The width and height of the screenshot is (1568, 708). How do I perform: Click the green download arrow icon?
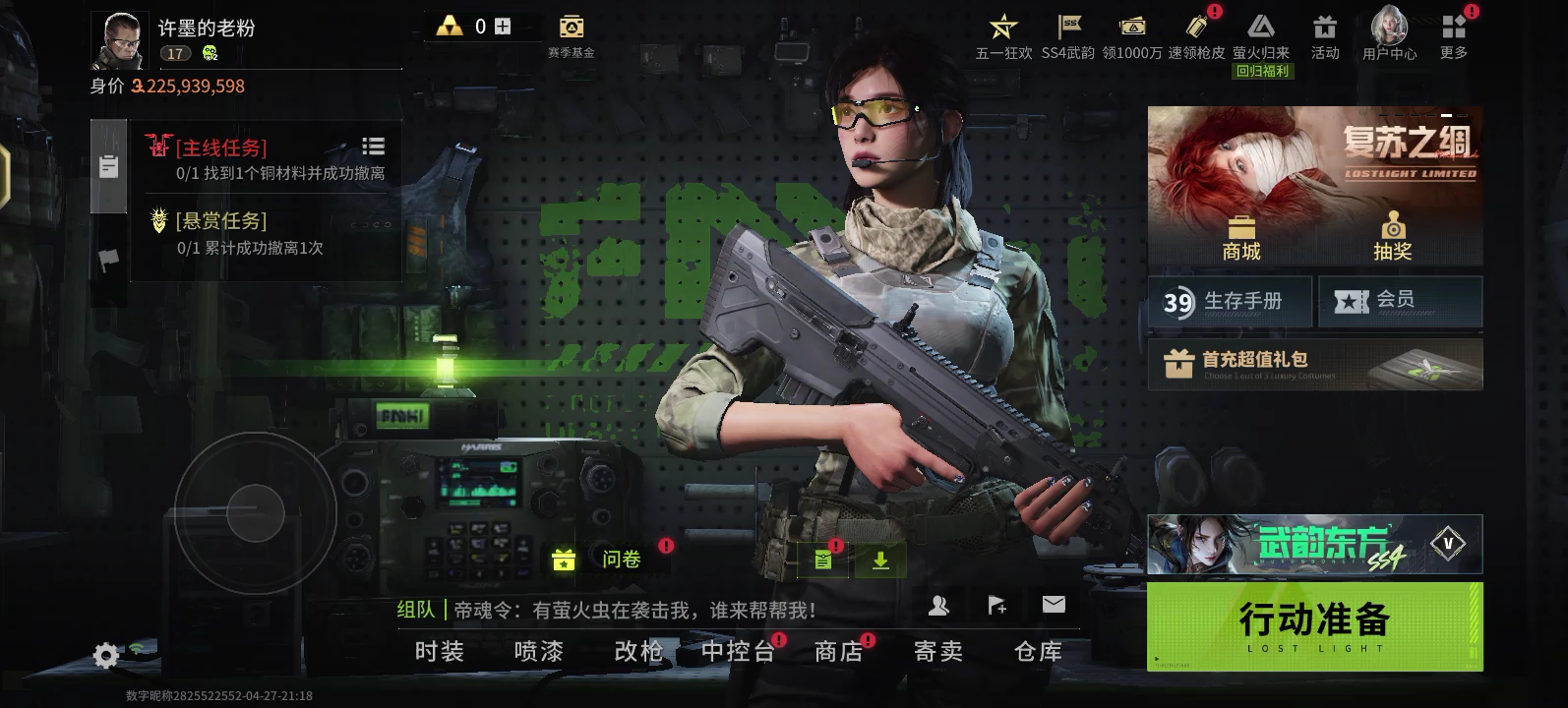pos(878,560)
